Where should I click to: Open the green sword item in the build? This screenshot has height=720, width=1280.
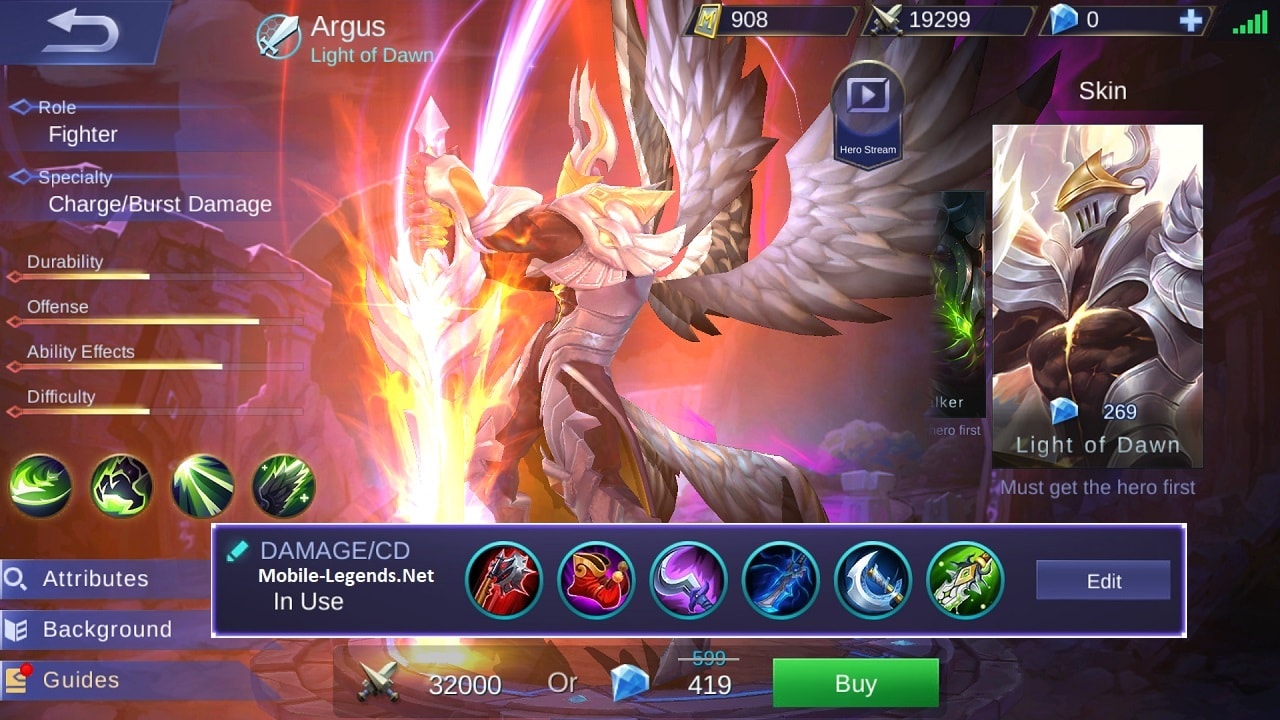(x=963, y=580)
